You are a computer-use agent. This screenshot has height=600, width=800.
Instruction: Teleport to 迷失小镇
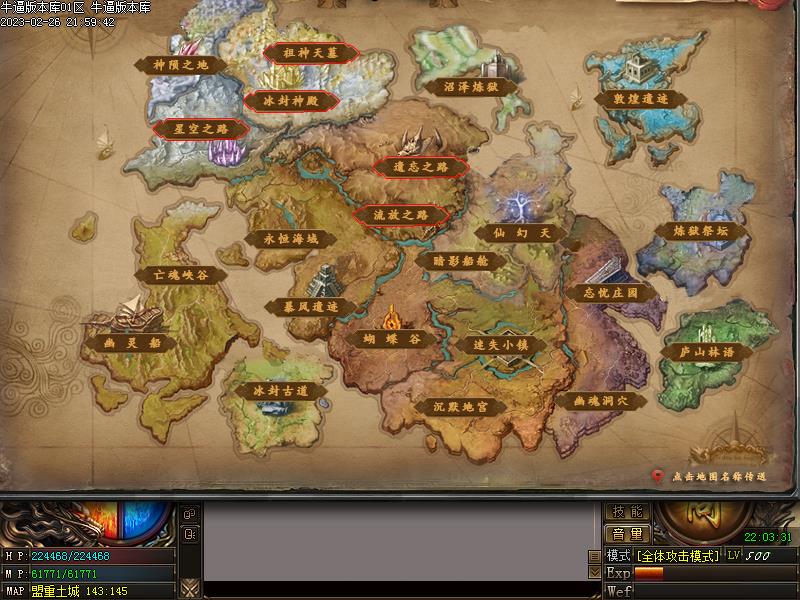[501, 344]
